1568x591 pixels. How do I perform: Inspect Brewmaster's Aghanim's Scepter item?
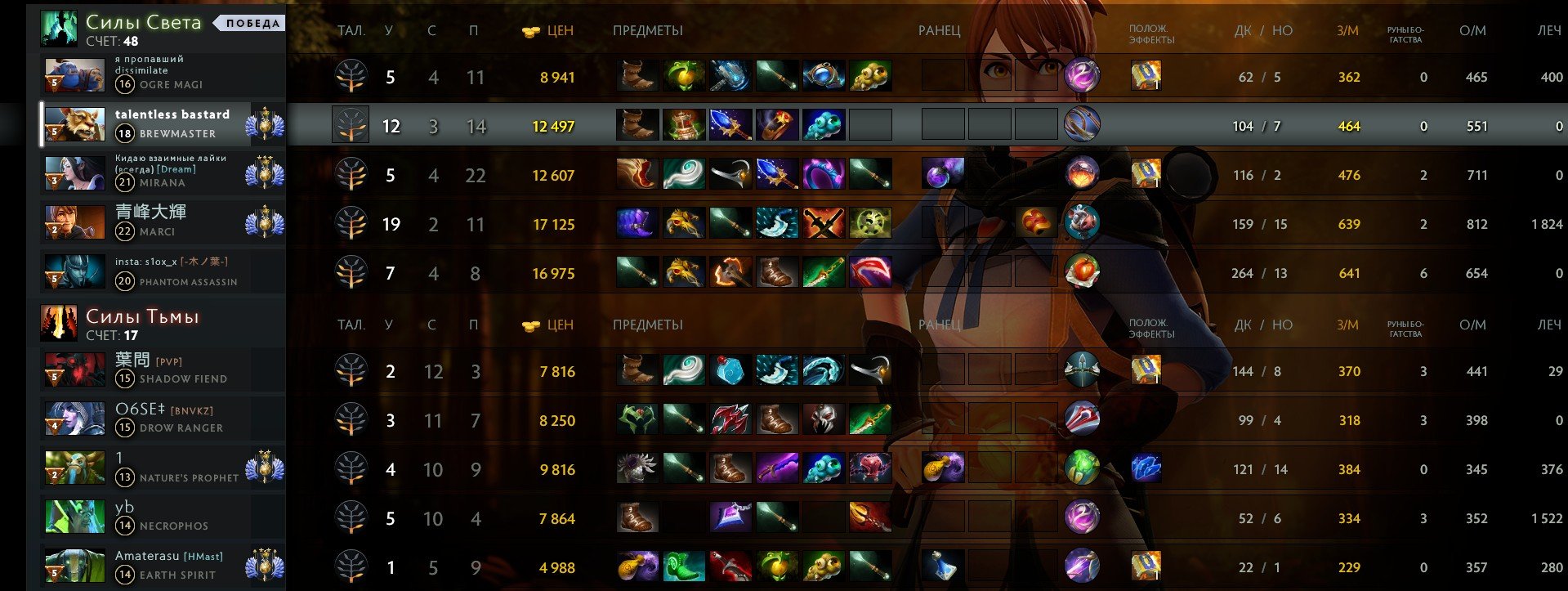tap(730, 125)
